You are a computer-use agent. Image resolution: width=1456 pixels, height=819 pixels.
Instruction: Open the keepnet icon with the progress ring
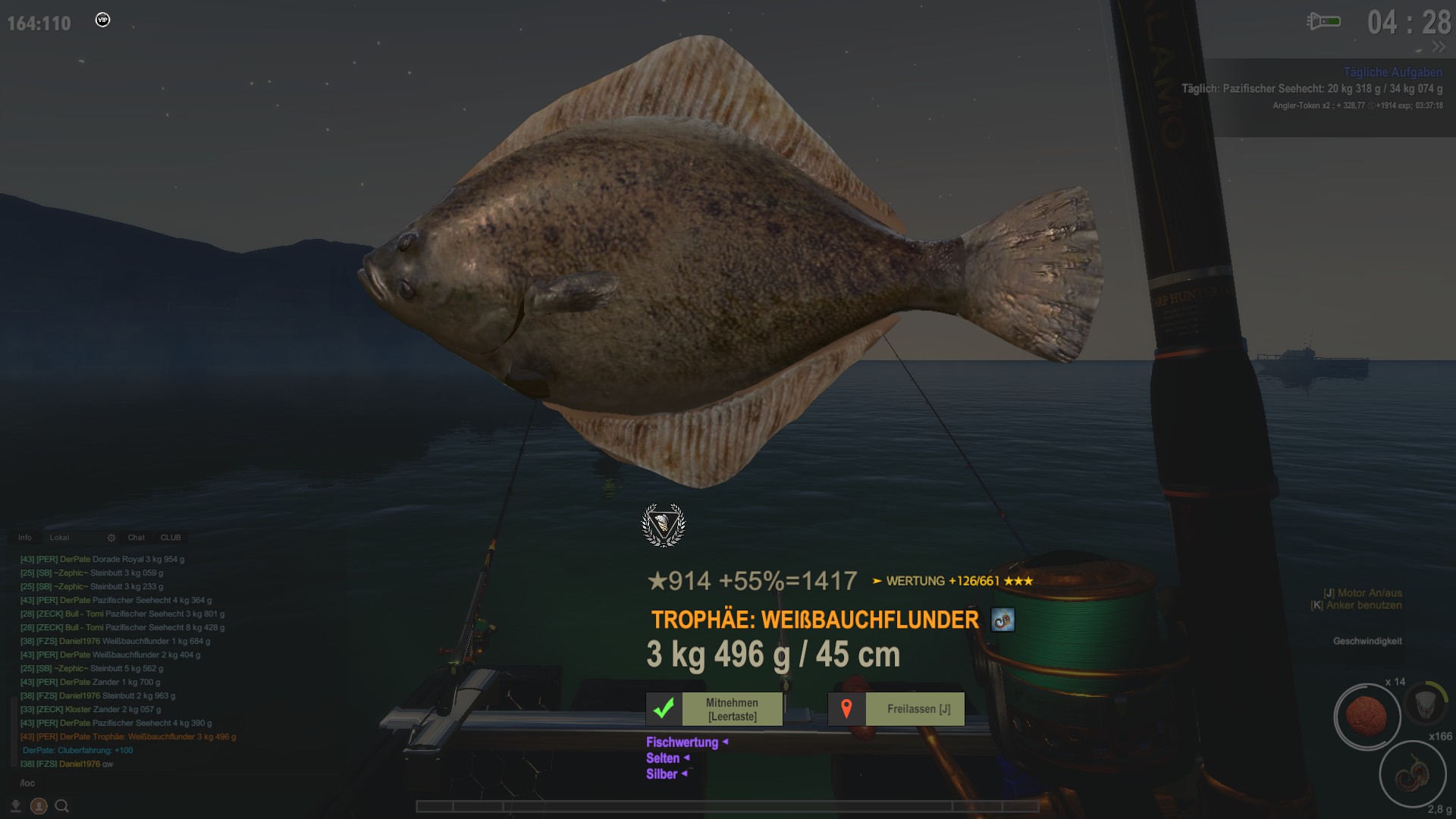point(1426,703)
